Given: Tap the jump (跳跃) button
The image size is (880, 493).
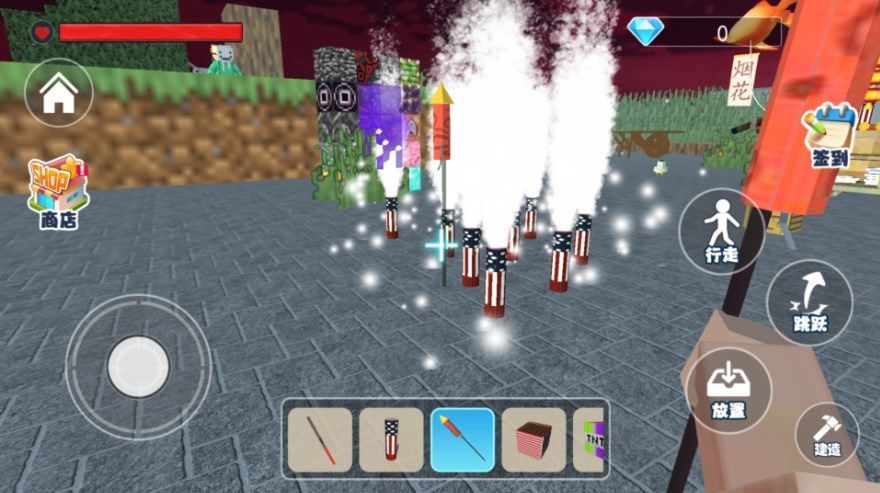Looking at the screenshot, I should point(810,302).
